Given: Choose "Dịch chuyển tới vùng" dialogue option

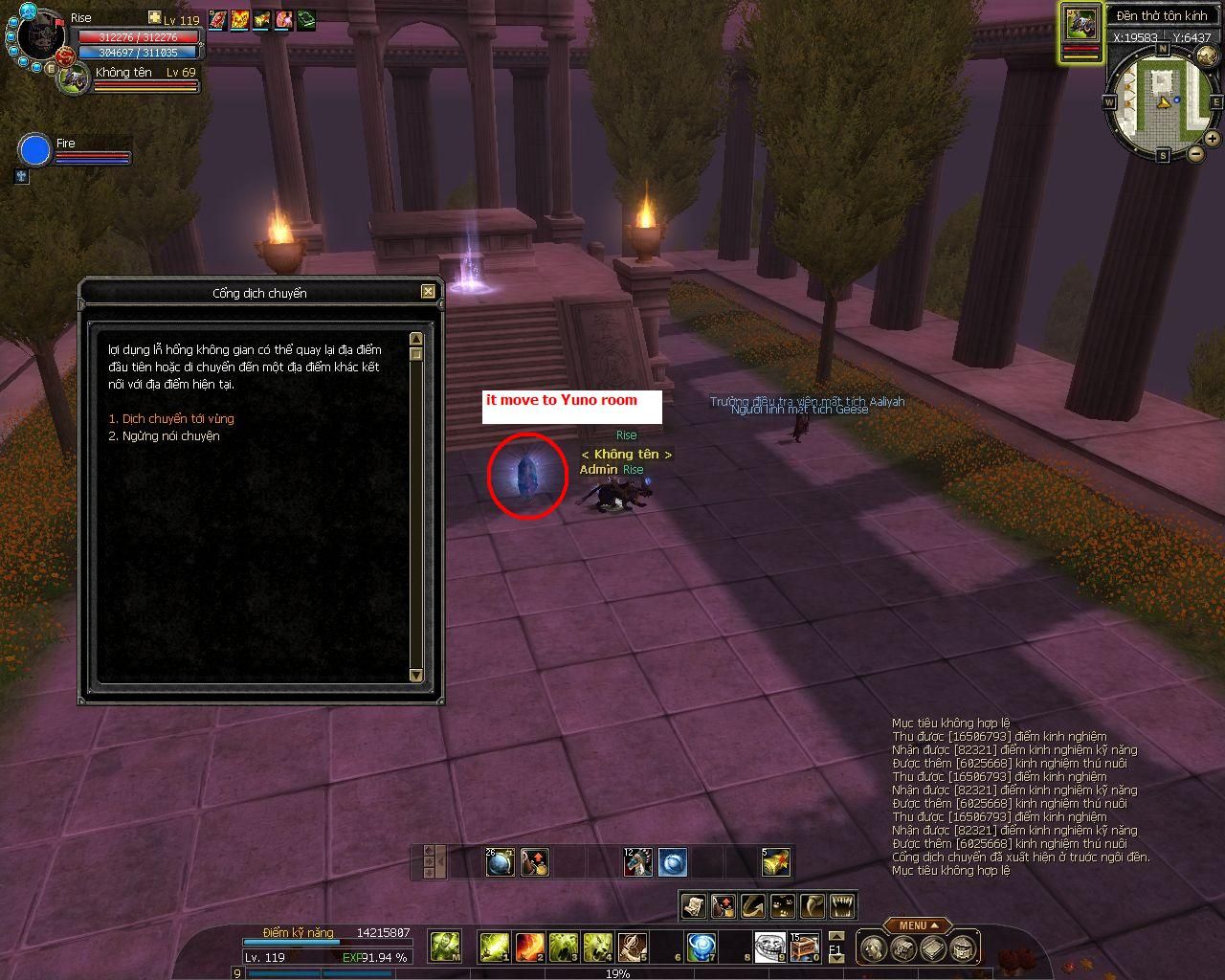Looking at the screenshot, I should click(171, 418).
